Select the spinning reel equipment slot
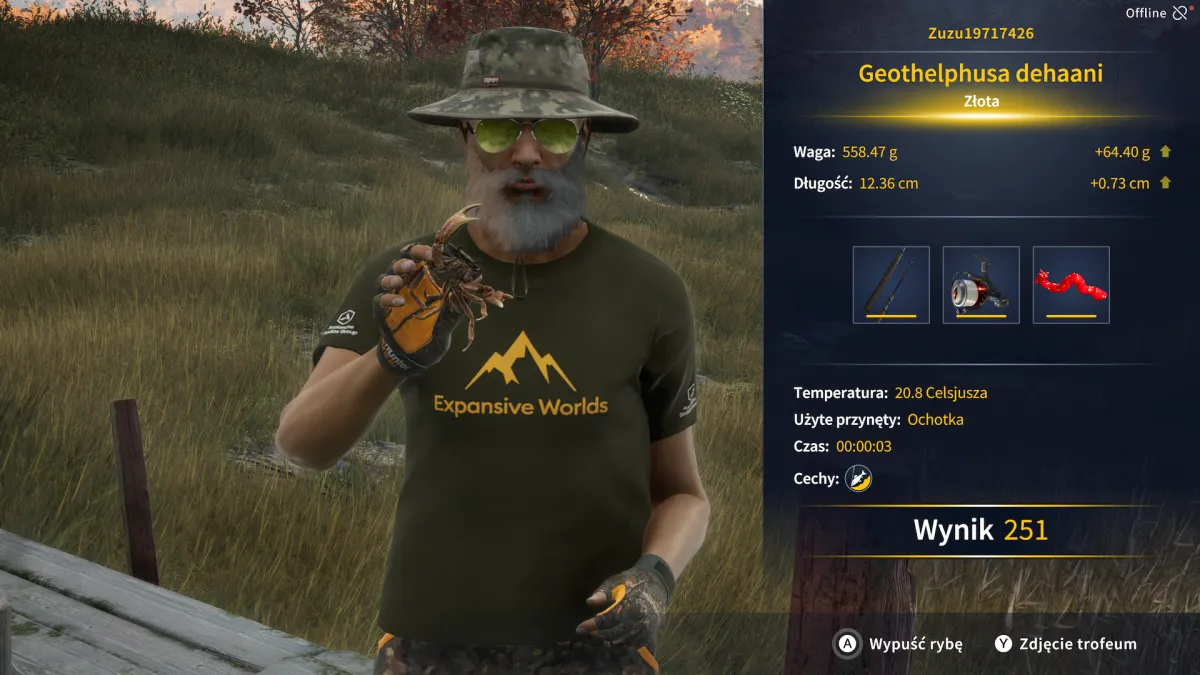Screen dimensions: 1200x675 coord(981,285)
